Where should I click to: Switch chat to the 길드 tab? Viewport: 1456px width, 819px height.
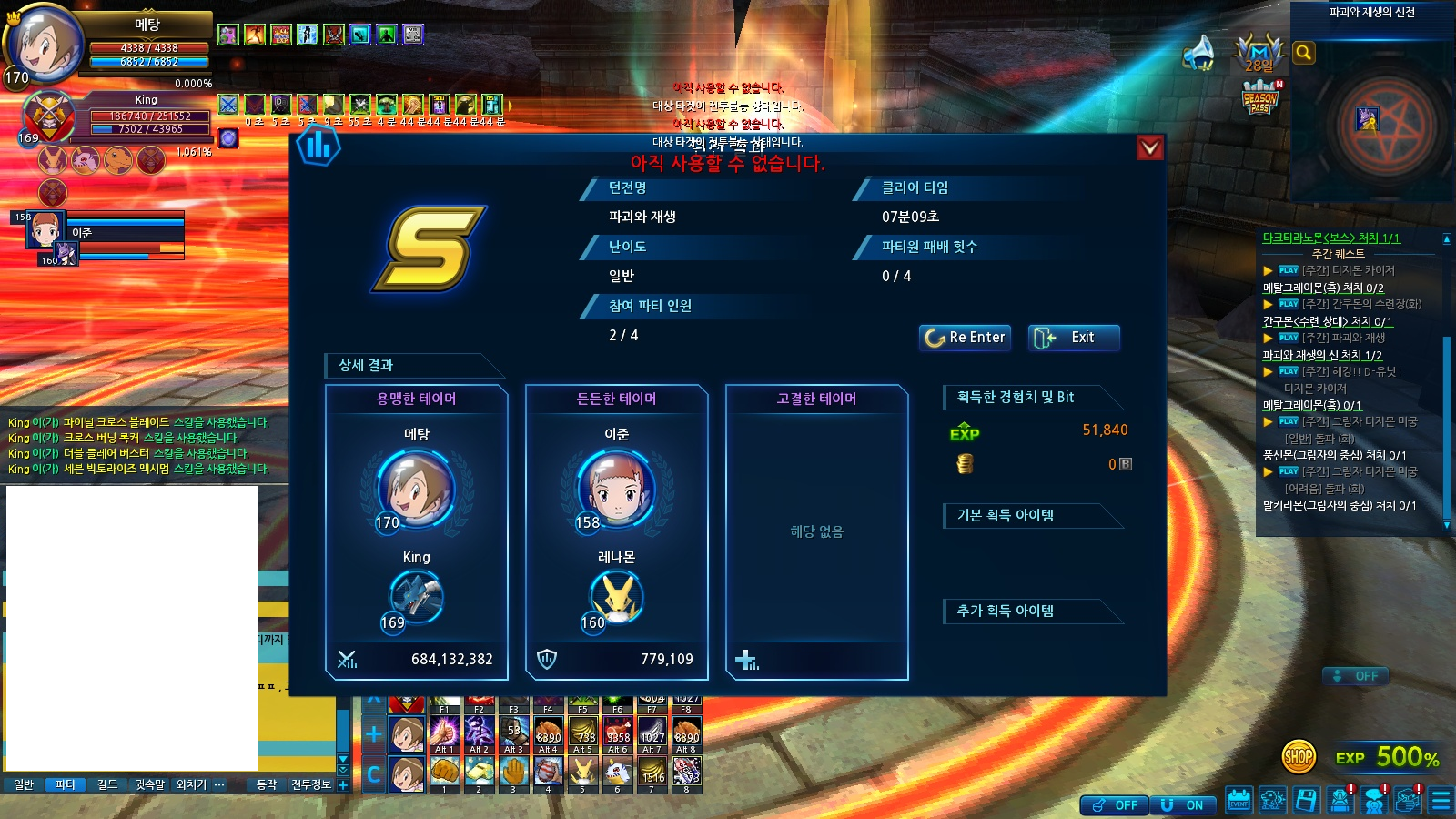tap(107, 784)
